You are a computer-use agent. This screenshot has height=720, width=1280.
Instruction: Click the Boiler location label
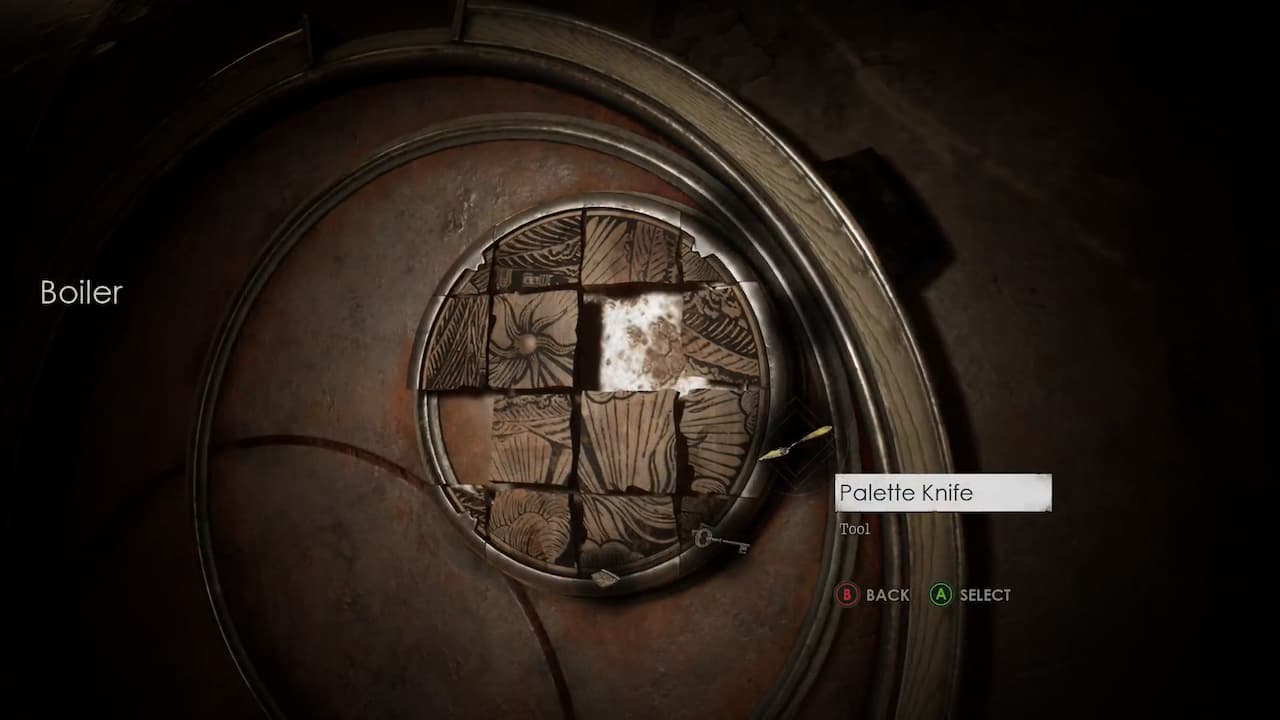click(x=80, y=293)
